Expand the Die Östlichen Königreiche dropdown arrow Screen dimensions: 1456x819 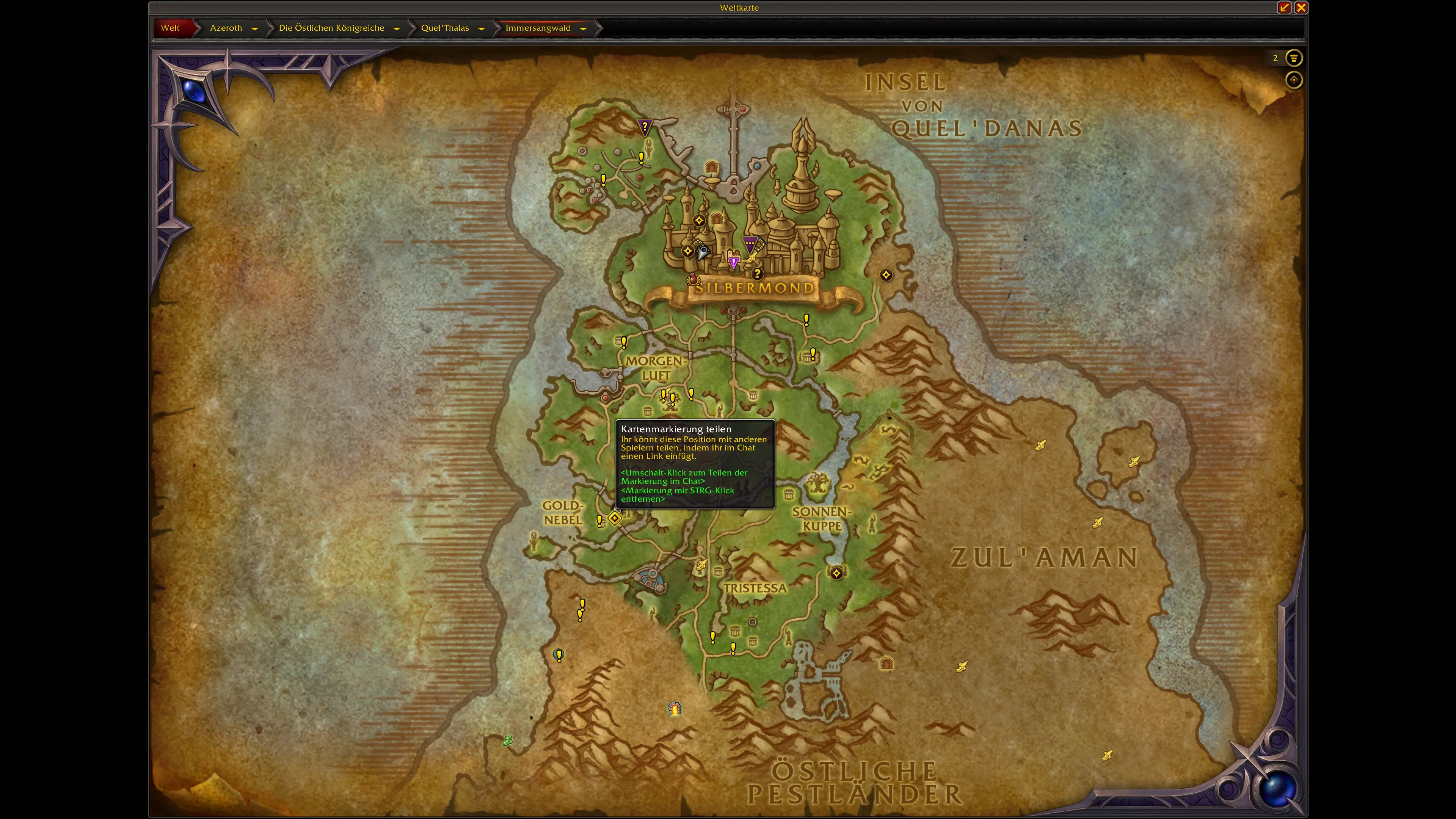click(397, 28)
